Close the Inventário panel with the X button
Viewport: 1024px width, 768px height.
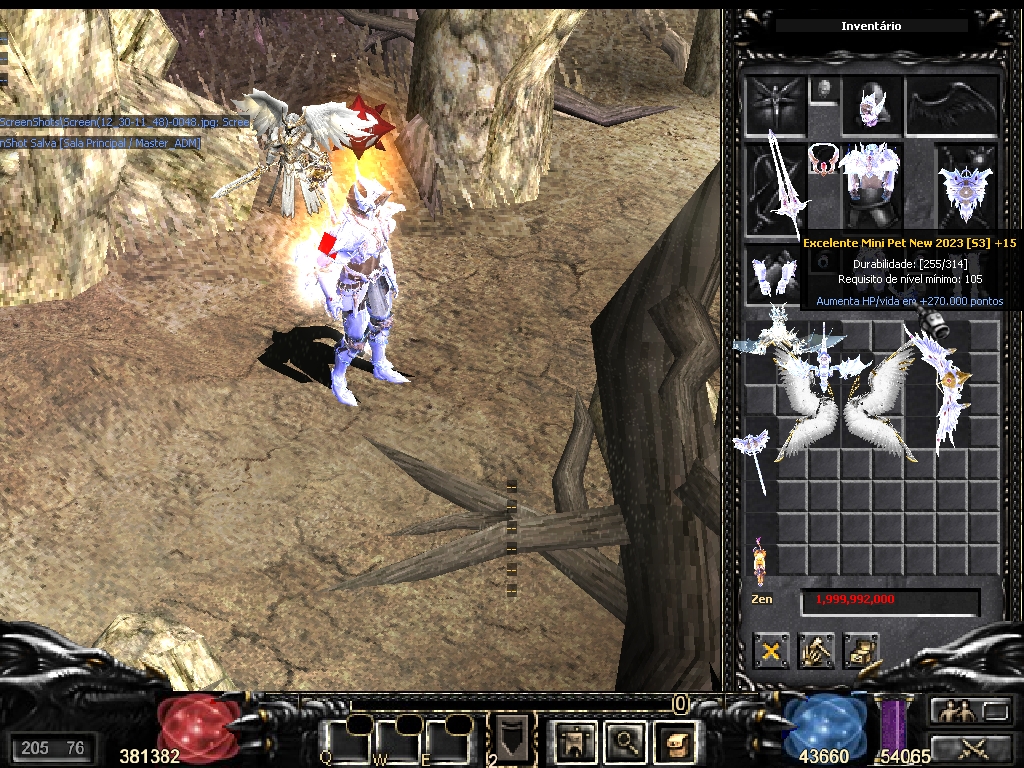tap(771, 652)
